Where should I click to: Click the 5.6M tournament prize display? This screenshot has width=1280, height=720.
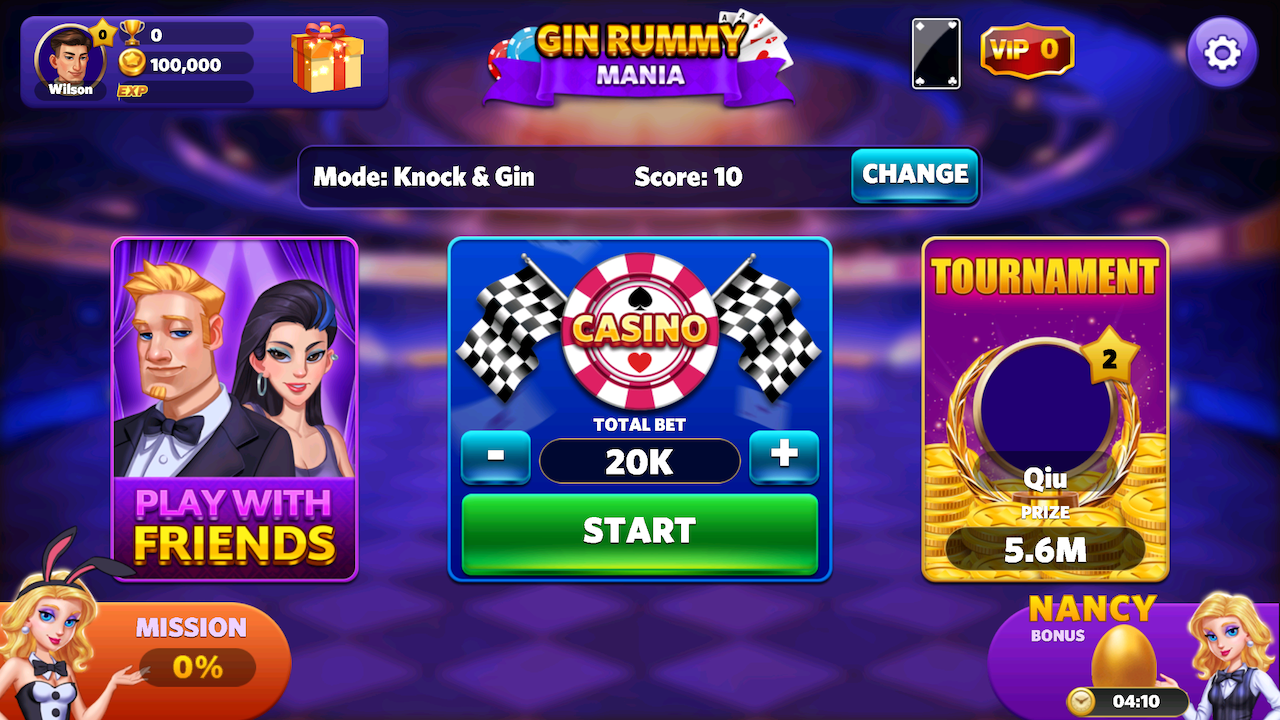[1045, 549]
